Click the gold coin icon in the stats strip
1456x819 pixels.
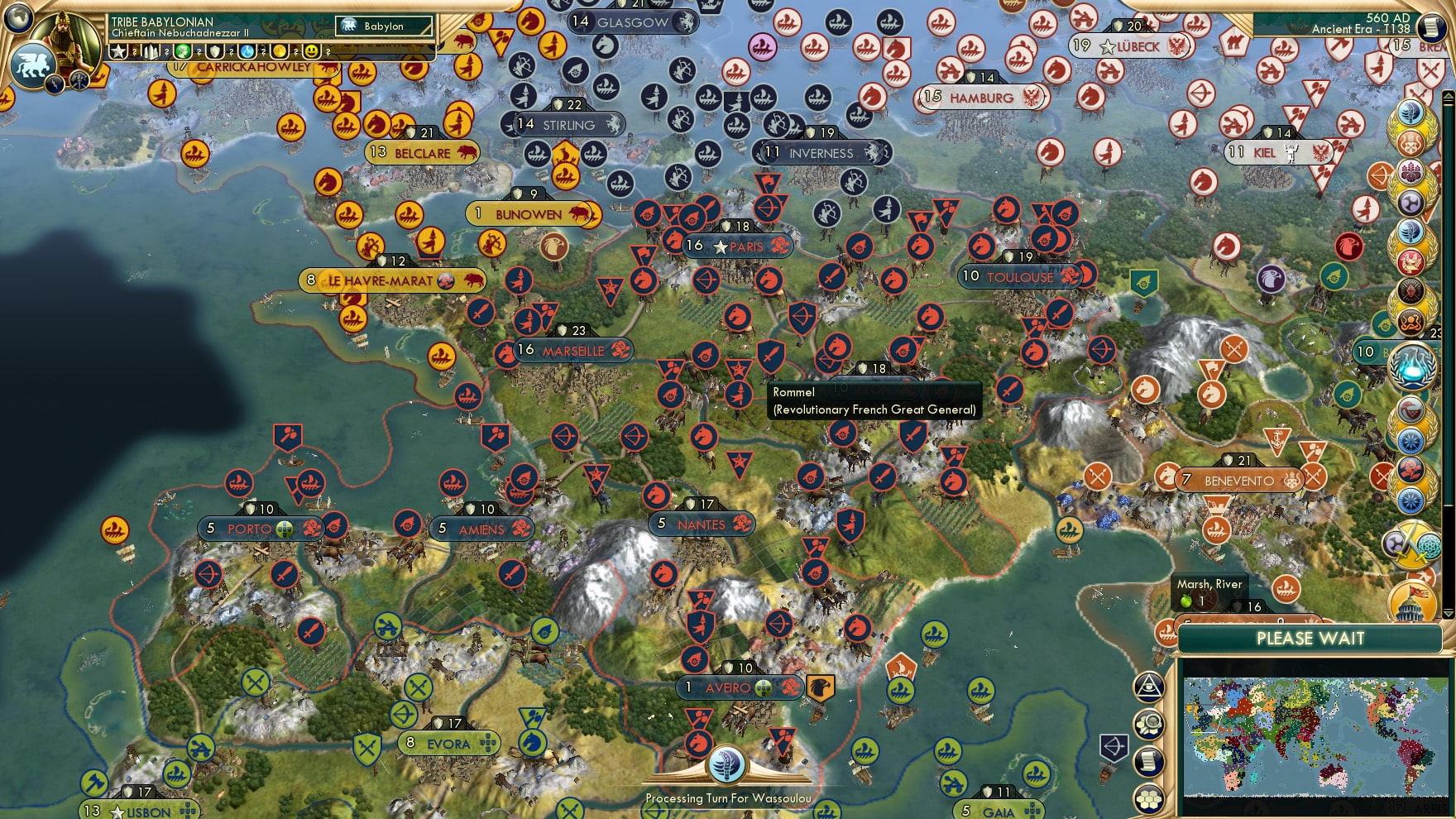(x=281, y=51)
